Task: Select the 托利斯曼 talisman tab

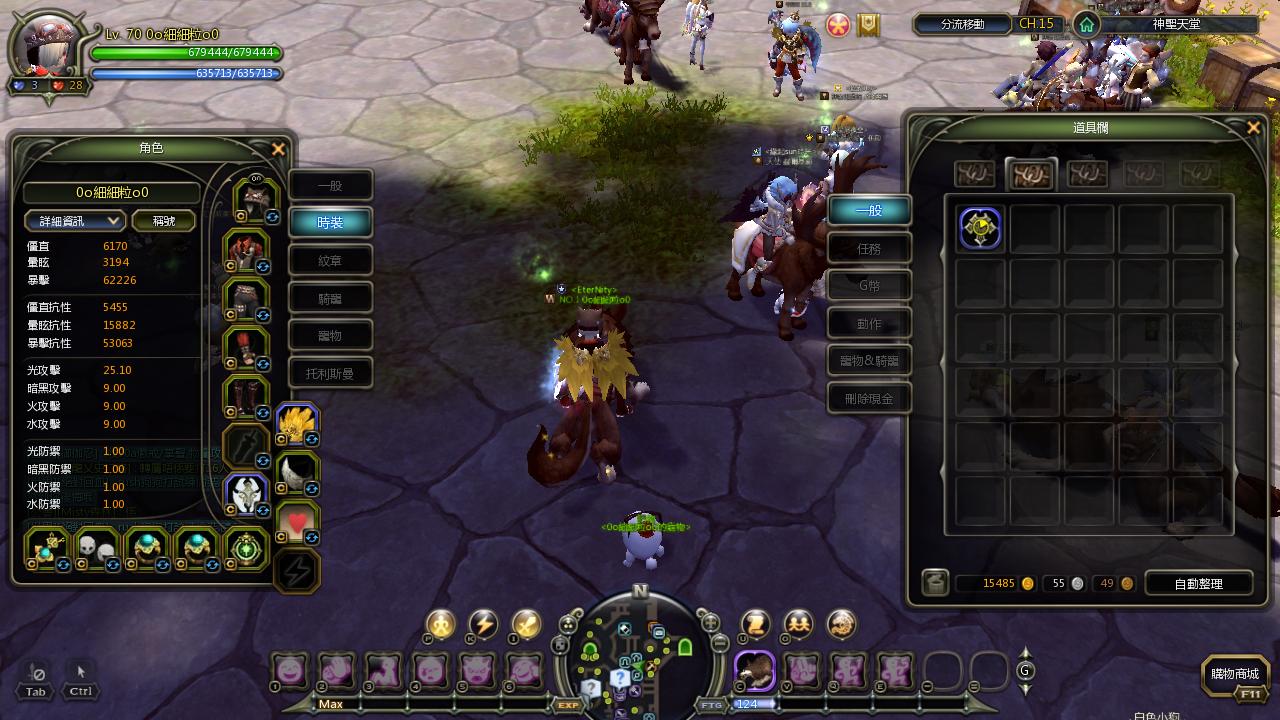Action: [x=330, y=373]
